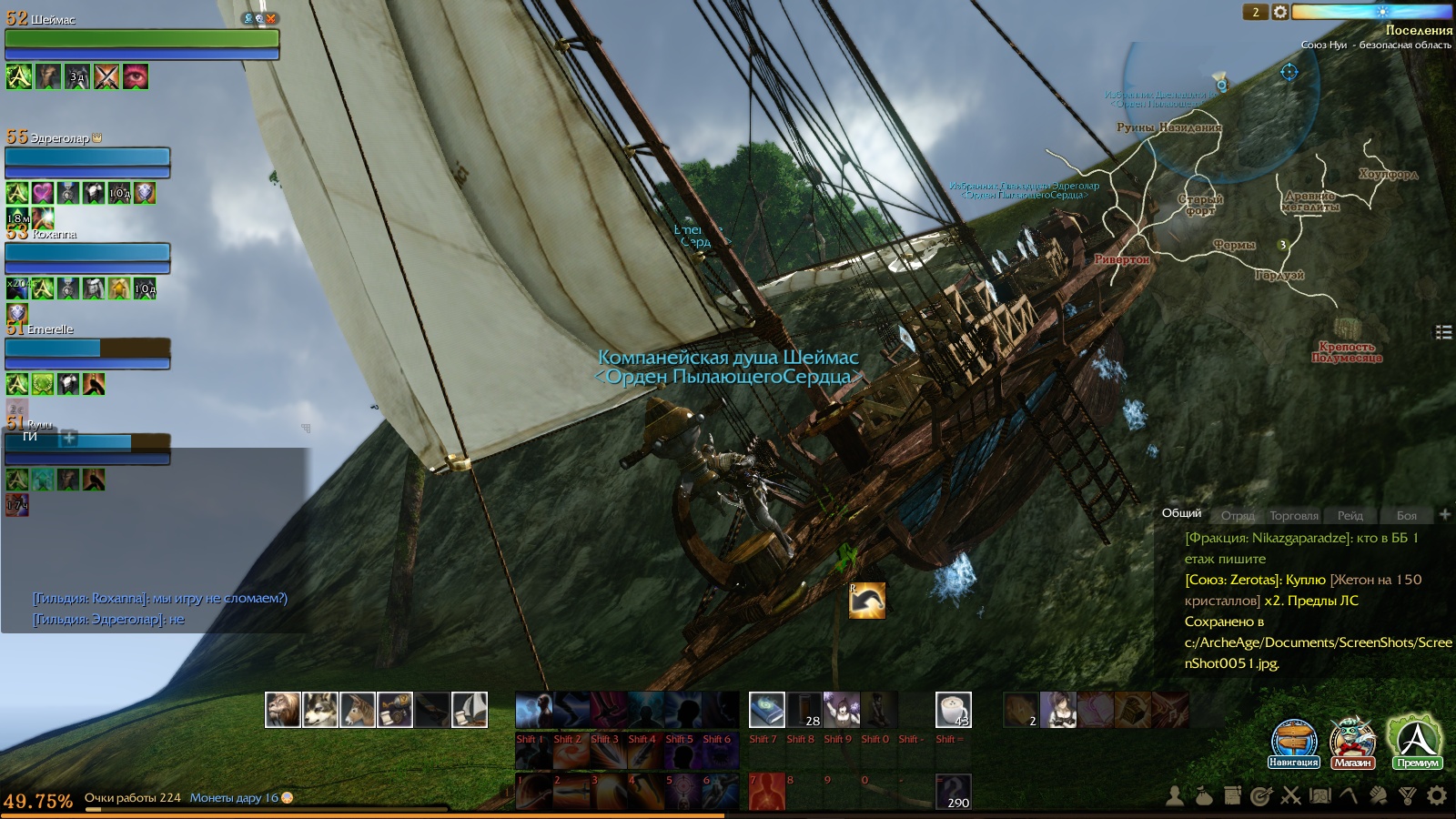
Task: Summon the lion mount from hotbar
Action: [x=283, y=710]
